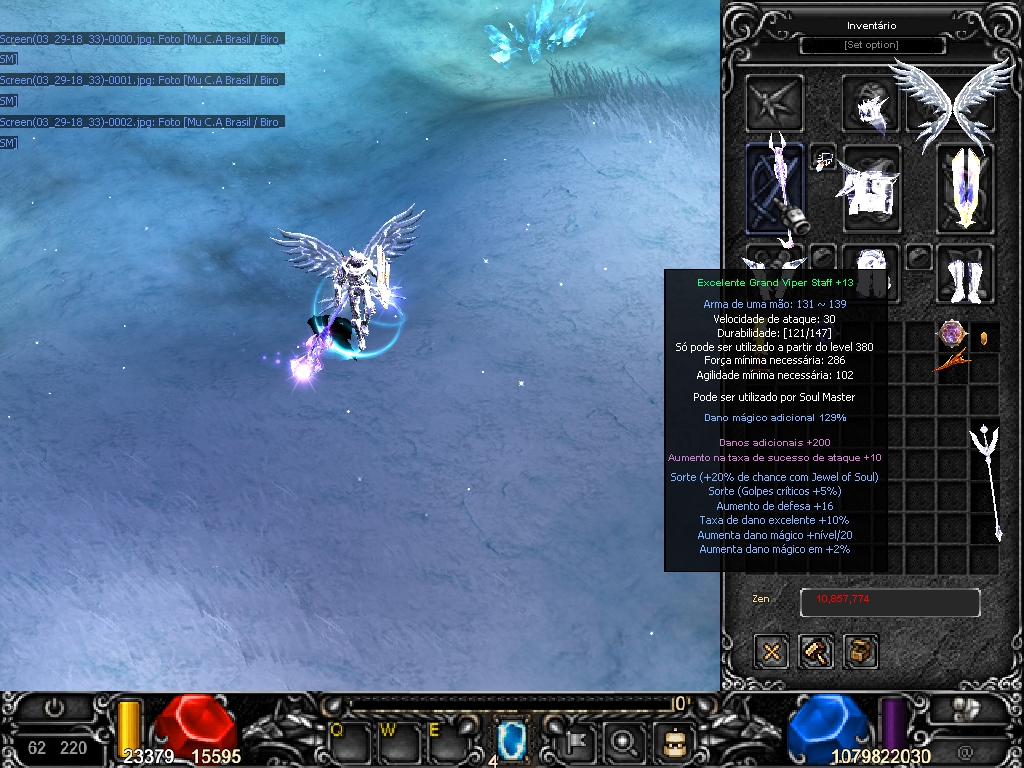Choose the orange feather item in the bag

pyautogui.click(x=952, y=362)
